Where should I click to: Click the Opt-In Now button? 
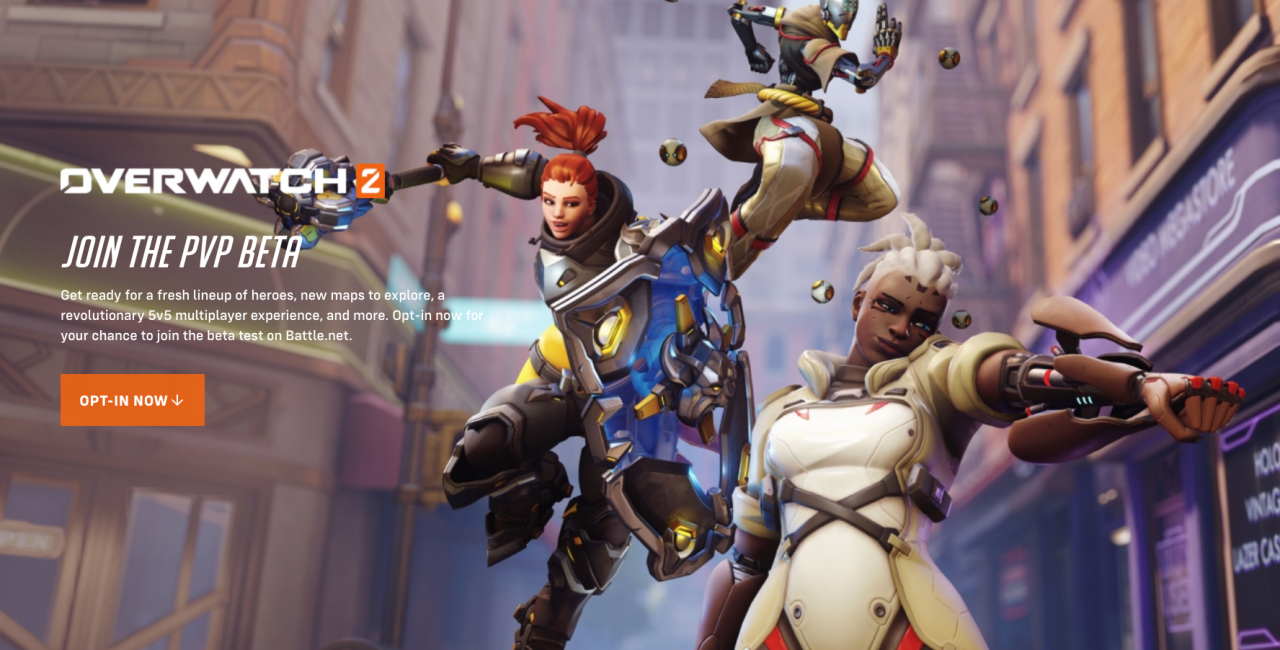coord(132,400)
